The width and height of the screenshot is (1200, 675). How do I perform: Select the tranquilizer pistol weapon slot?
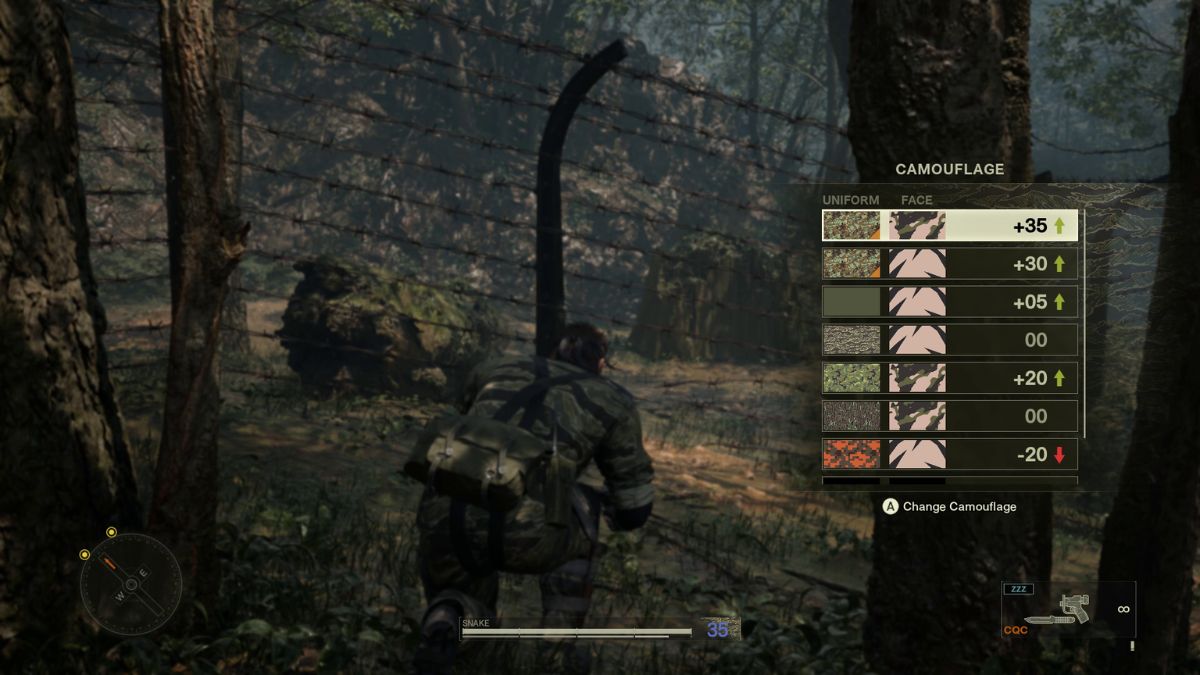(1068, 609)
